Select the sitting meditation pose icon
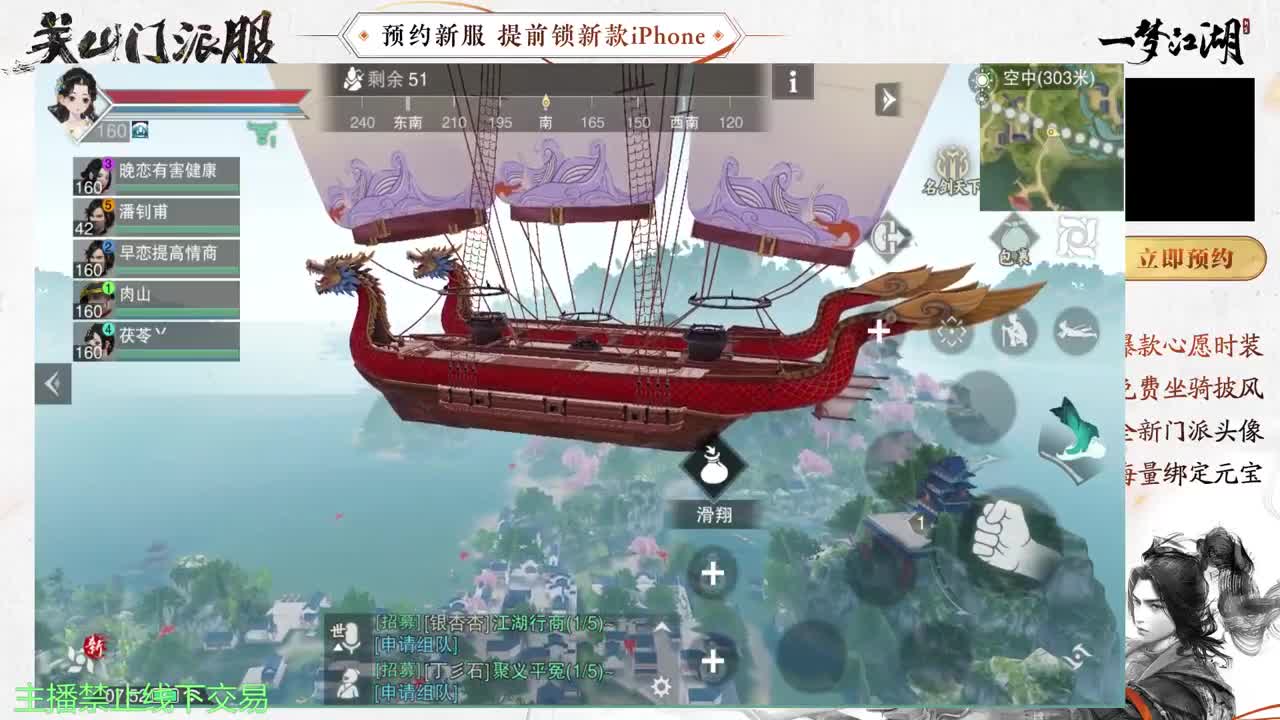This screenshot has width=1280, height=720. pos(1012,332)
